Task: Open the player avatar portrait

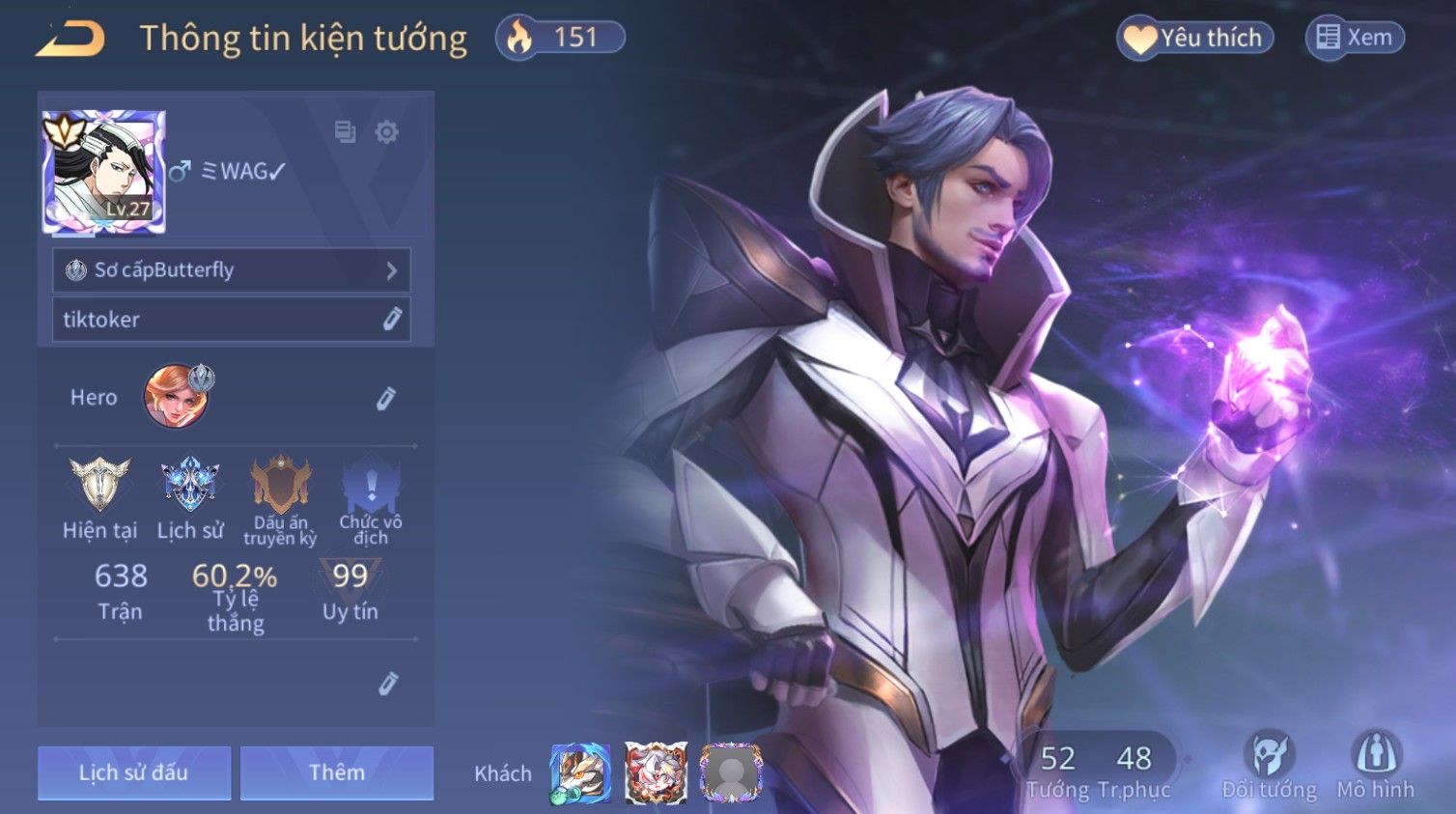Action: tap(104, 172)
